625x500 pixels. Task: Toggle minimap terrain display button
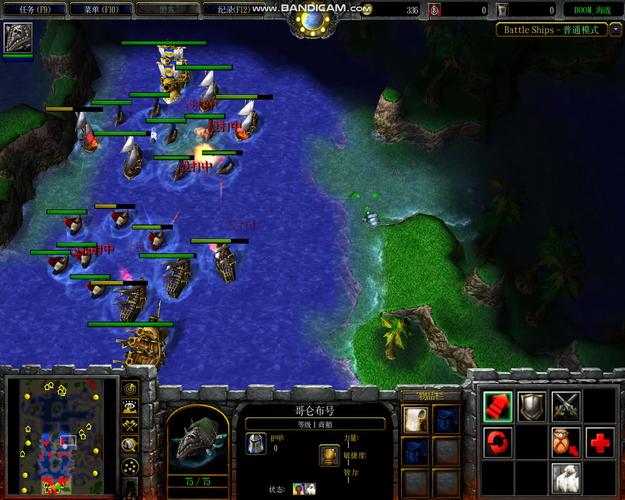tap(130, 408)
